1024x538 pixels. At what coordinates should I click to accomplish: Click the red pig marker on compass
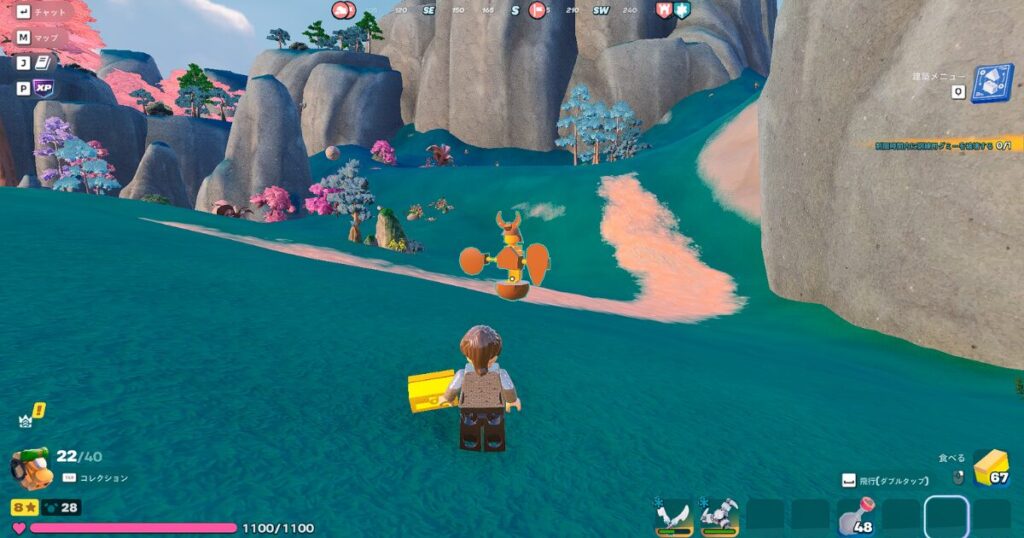344,10
